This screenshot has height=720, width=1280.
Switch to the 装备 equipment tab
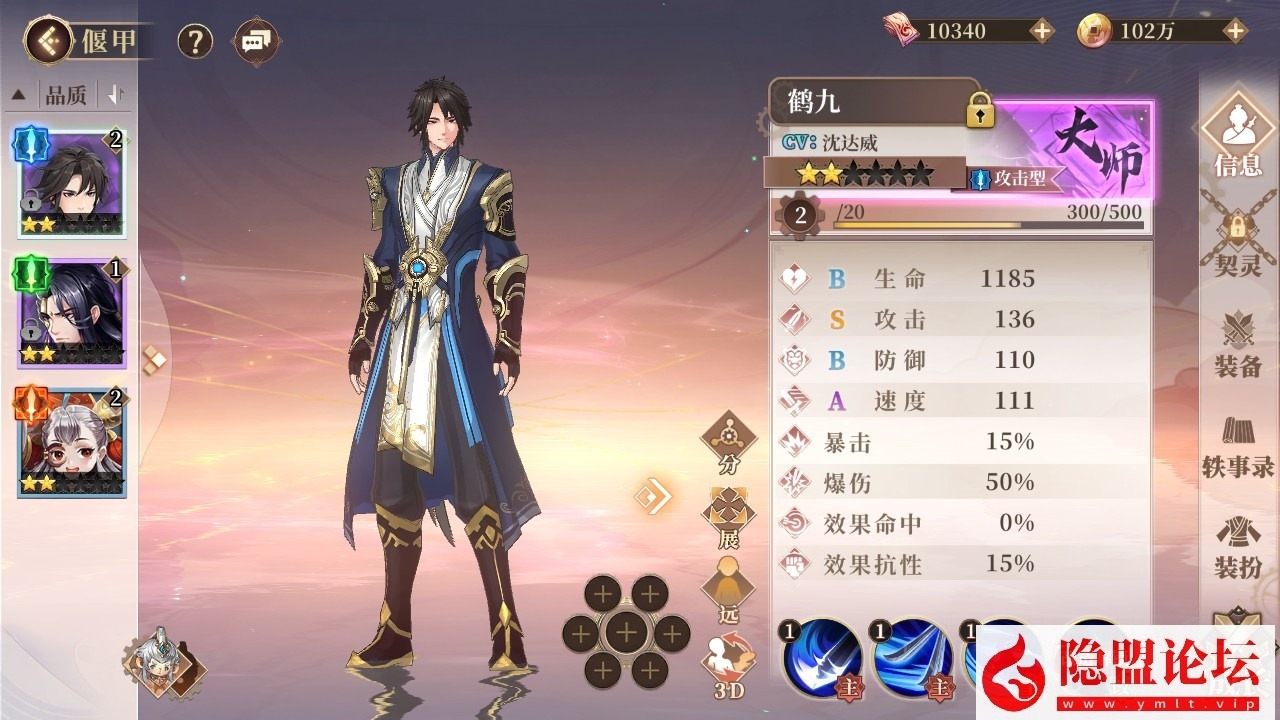click(1237, 345)
